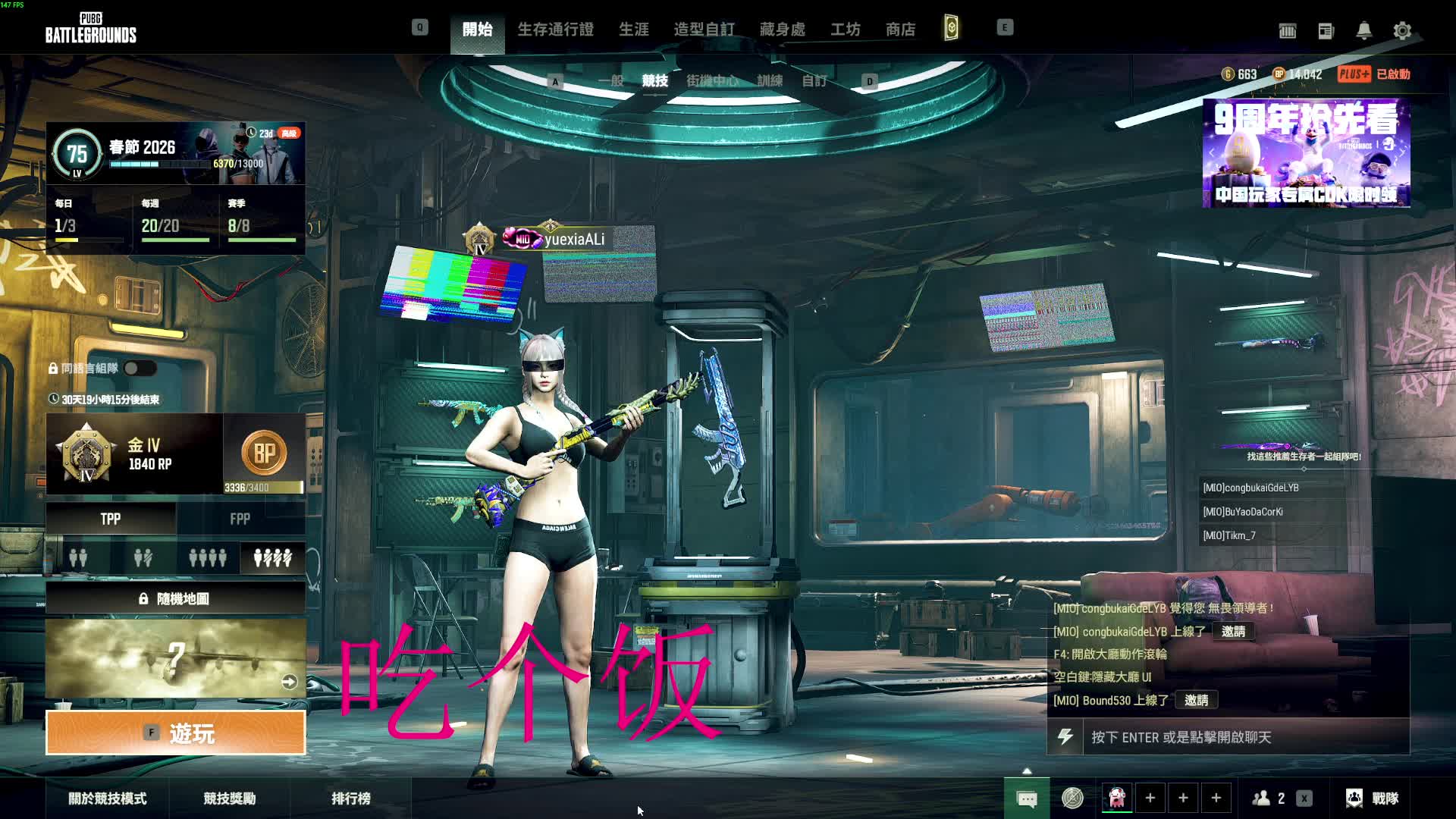Viewport: 1456px width, 819px height.
Task: Select the 一般 normal match mode
Action: coord(610,80)
